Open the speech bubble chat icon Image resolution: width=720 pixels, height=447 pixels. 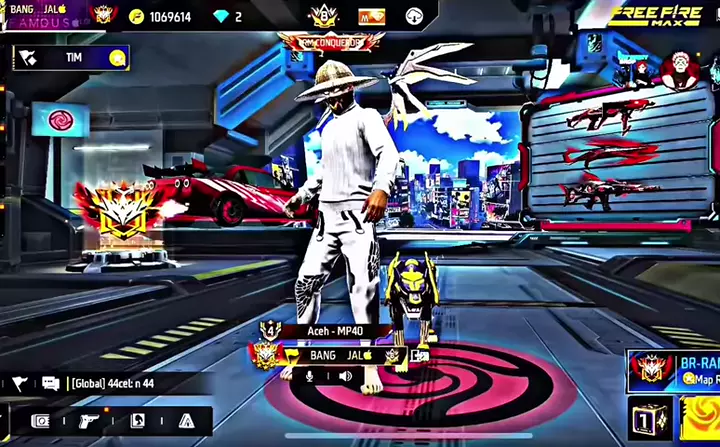click(50, 384)
